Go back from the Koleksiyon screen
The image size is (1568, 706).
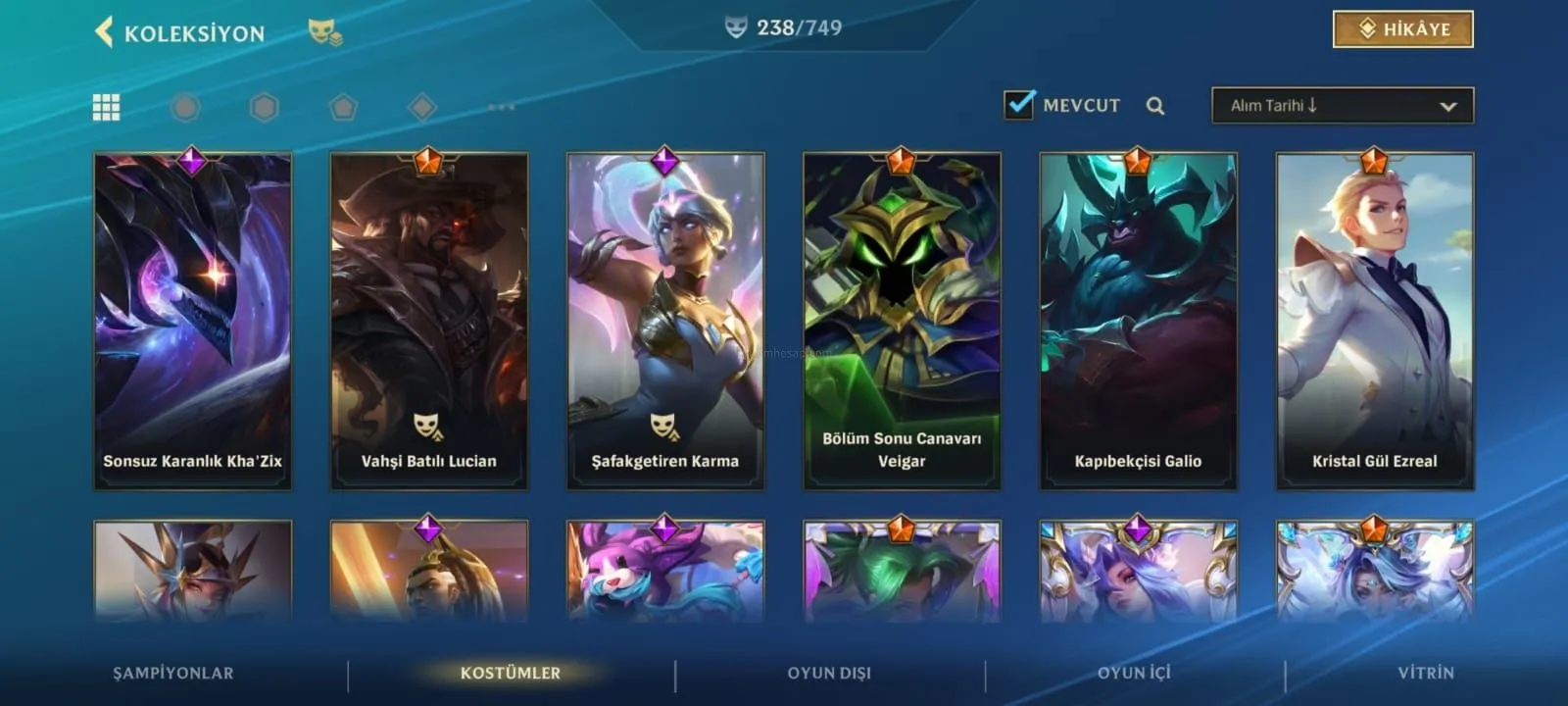pyautogui.click(x=104, y=32)
